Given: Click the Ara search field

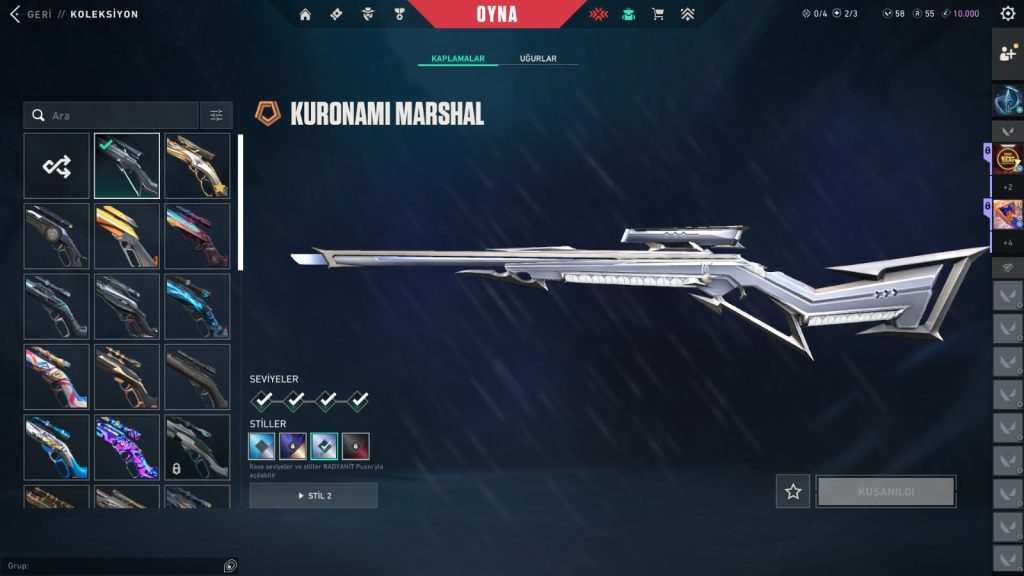Looking at the screenshot, I should pyautogui.click(x=112, y=116).
